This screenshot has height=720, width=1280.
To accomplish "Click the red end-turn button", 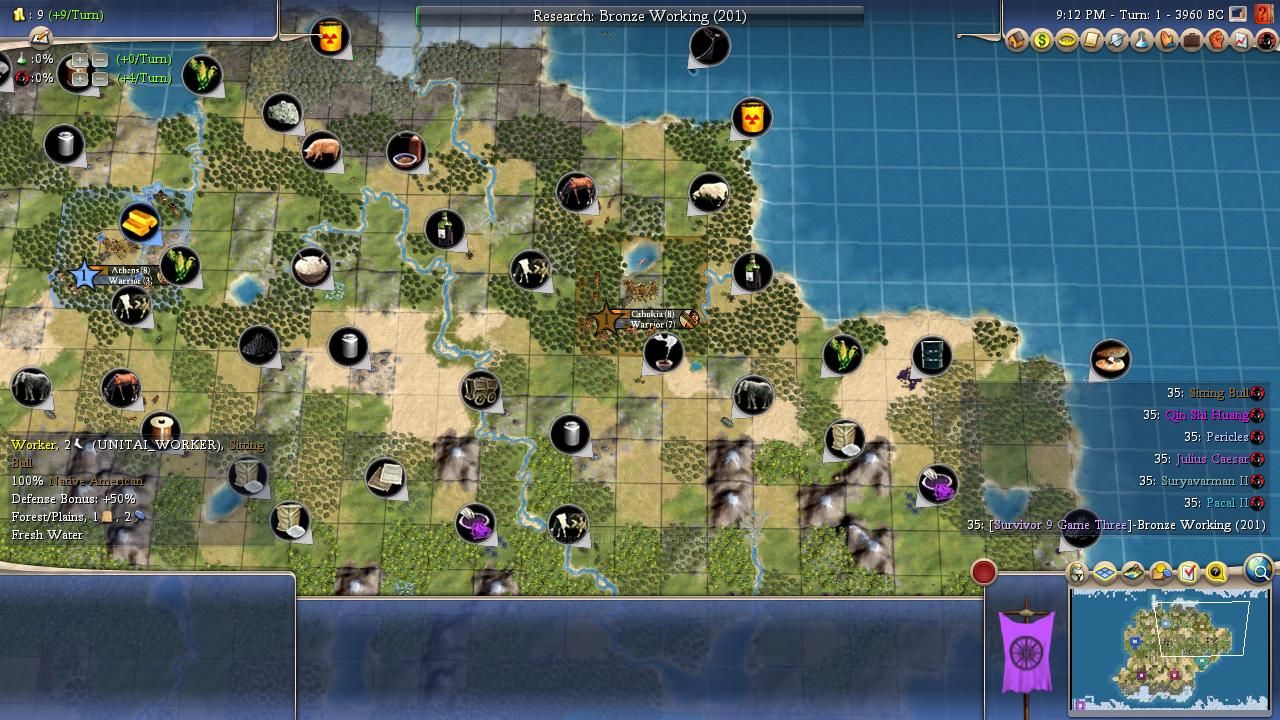I will pyautogui.click(x=984, y=572).
